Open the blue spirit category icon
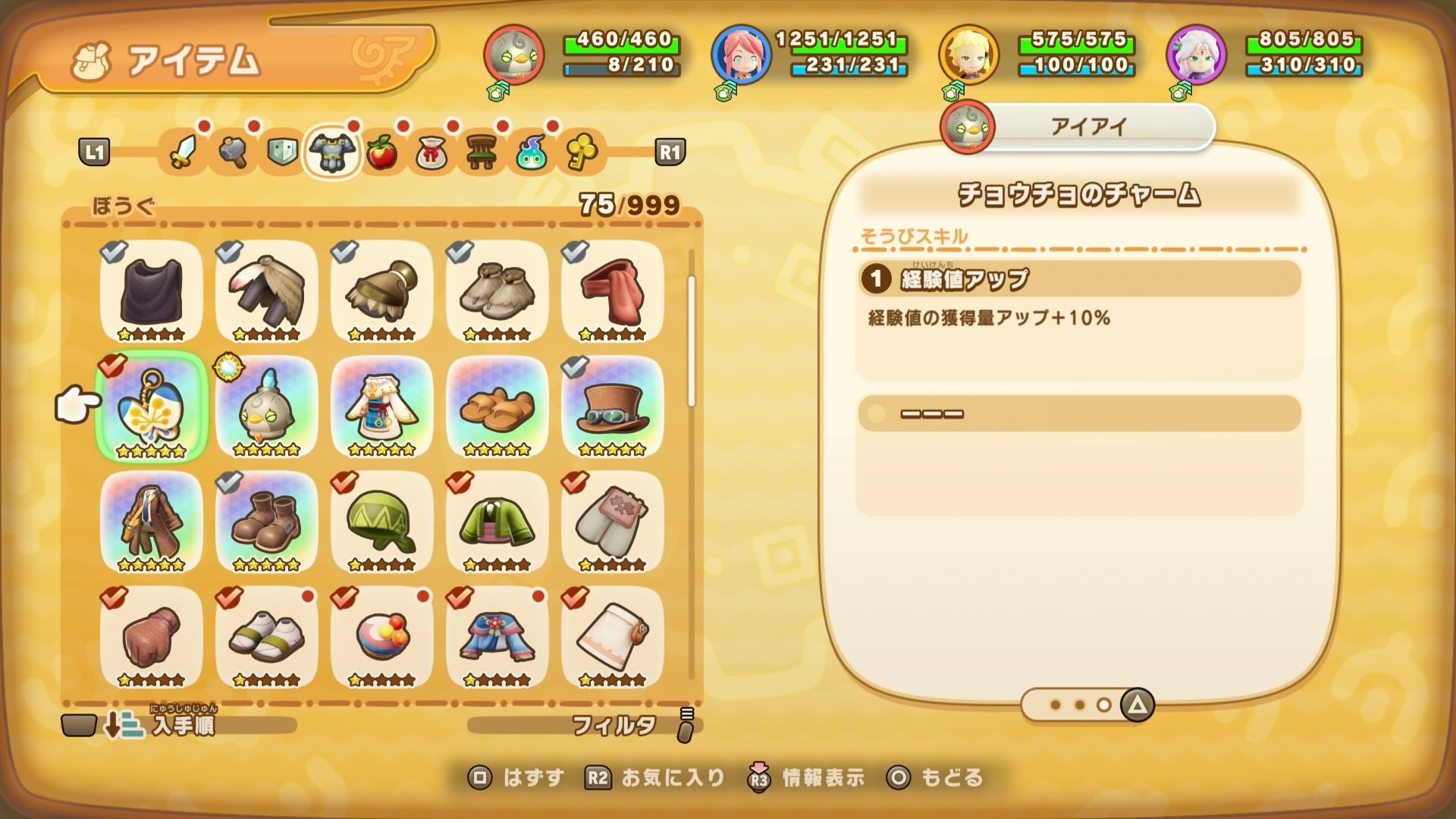The width and height of the screenshot is (1456, 819). click(x=533, y=153)
